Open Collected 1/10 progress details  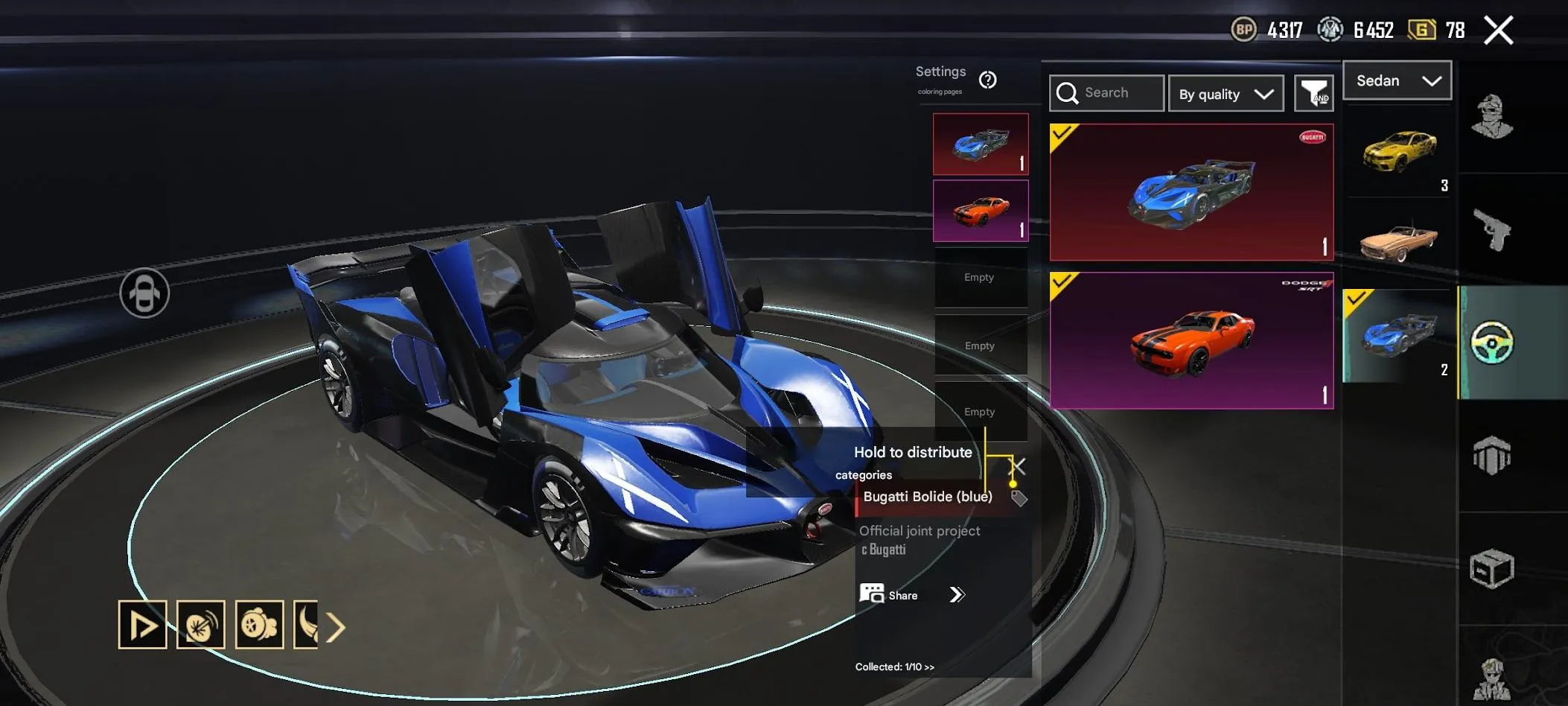pos(893,667)
